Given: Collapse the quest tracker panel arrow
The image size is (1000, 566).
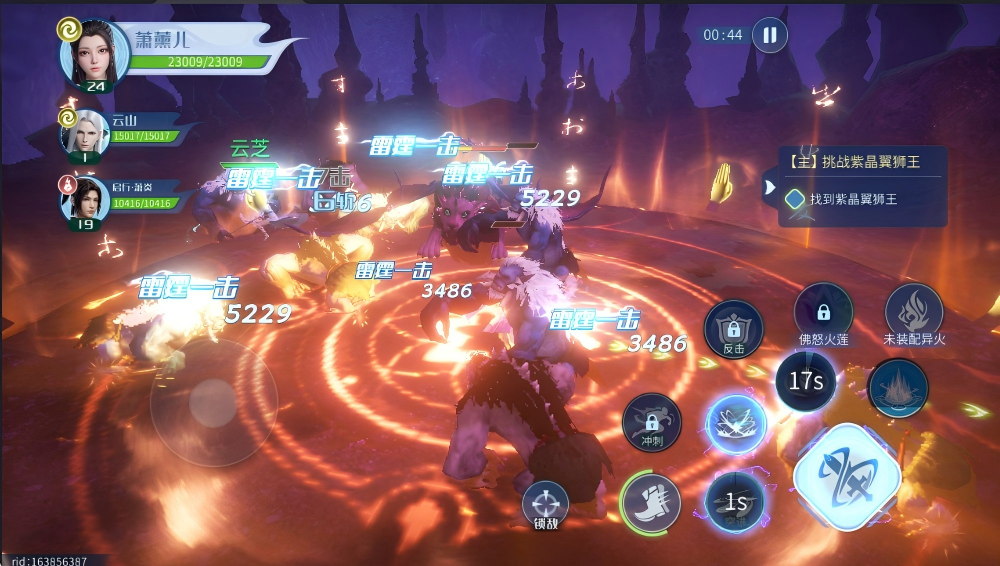Looking at the screenshot, I should pos(769,186).
